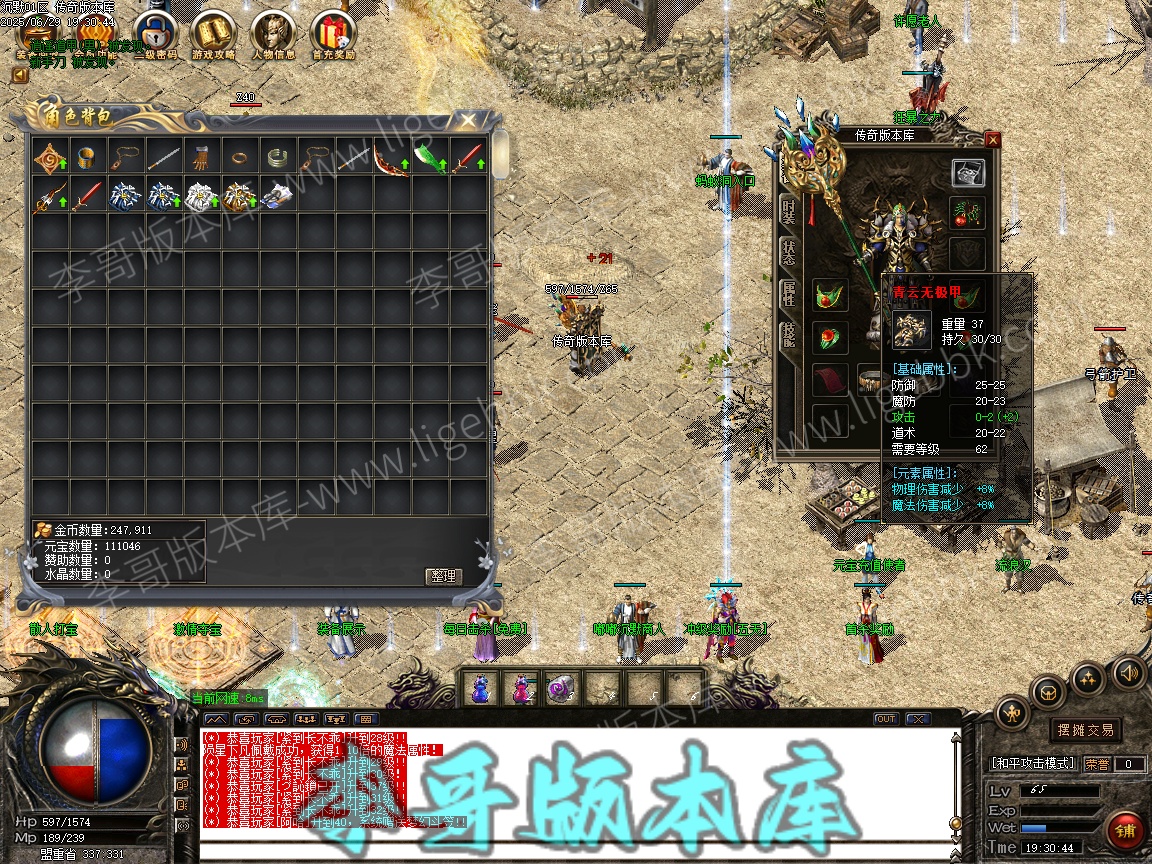
Task: Click the 整理 sort button in backpack
Action: pos(442,576)
